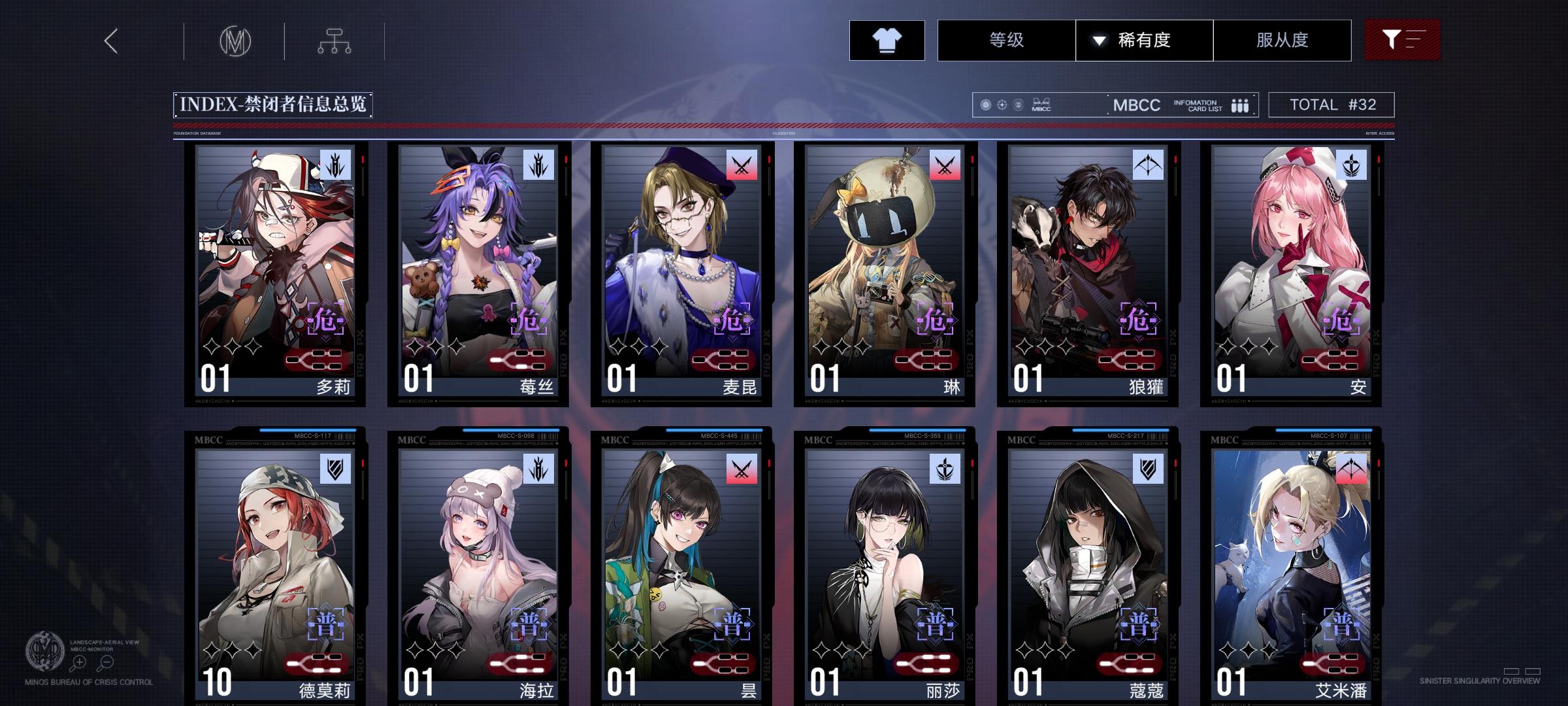This screenshot has height=706, width=1568.
Task: Click the trio figures icon beside CARD LIST
Action: coord(1238,105)
